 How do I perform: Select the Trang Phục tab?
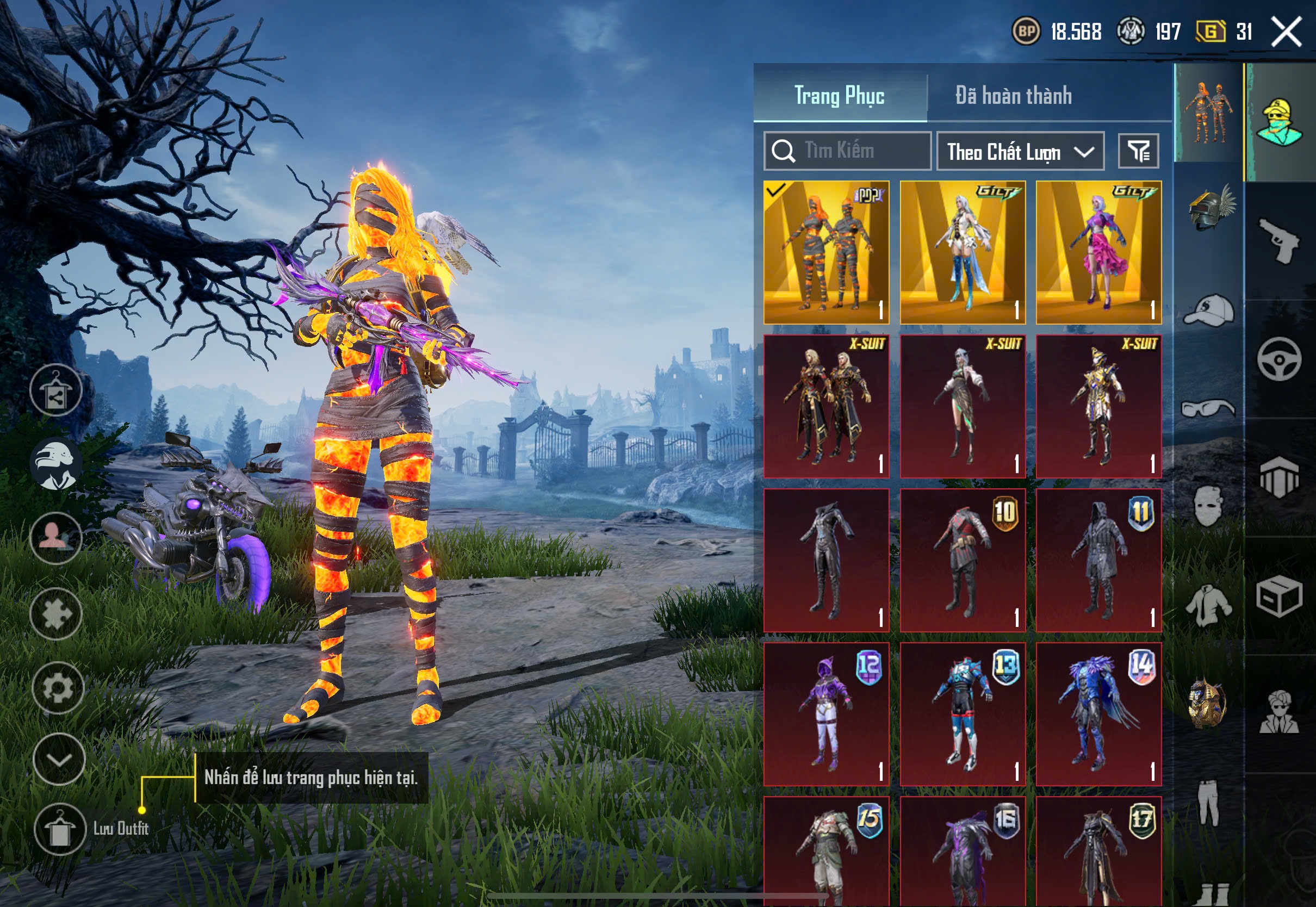[x=839, y=96]
